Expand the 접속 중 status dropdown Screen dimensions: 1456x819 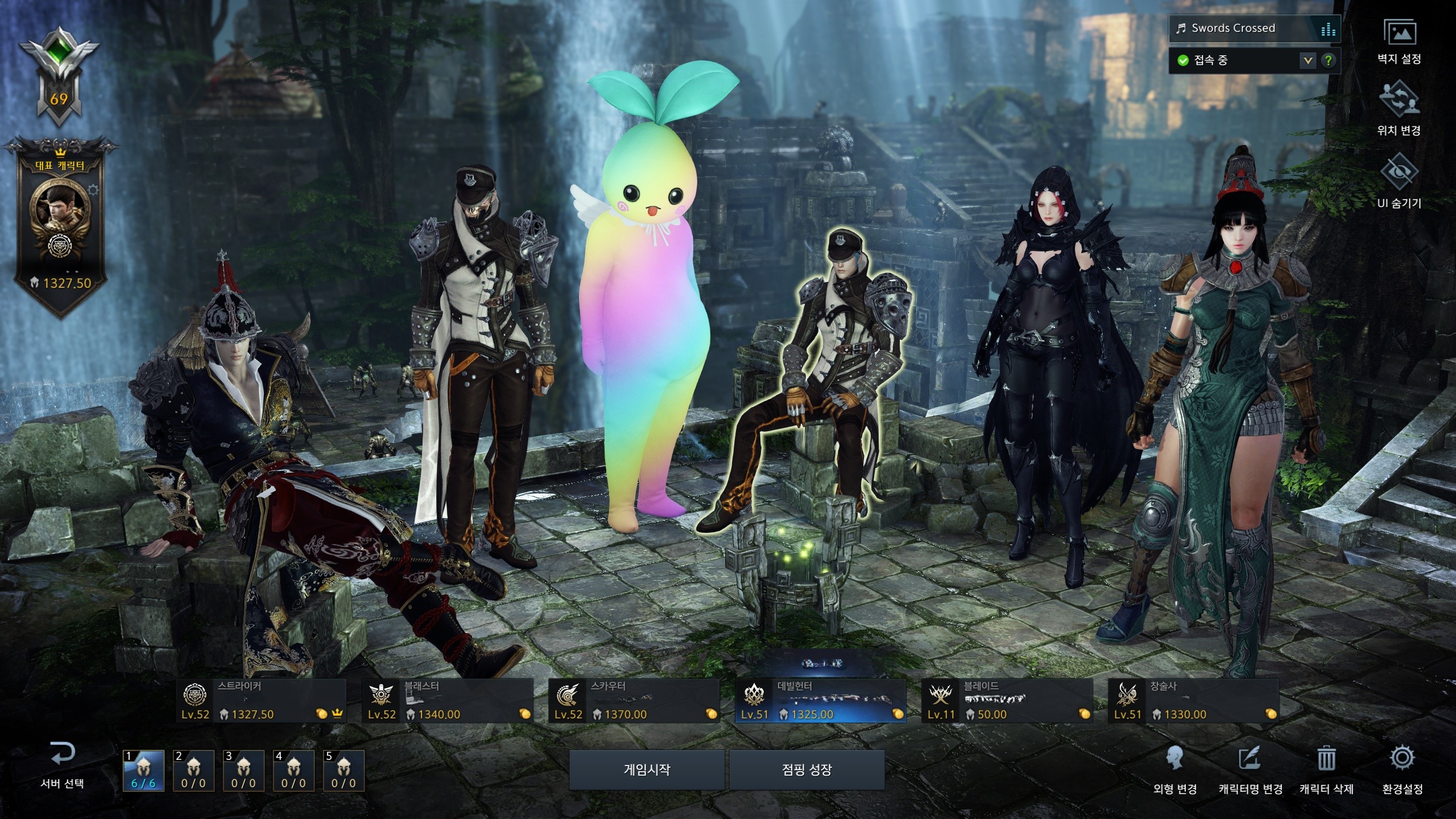pos(1308,60)
